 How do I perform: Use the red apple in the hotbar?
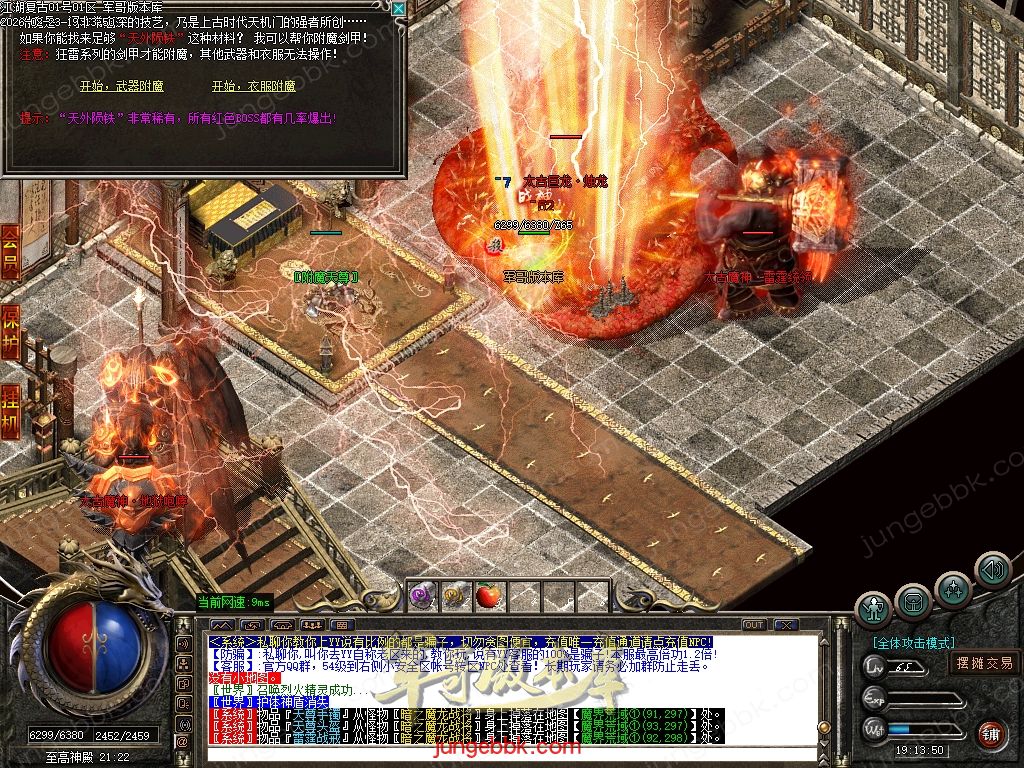coord(488,595)
